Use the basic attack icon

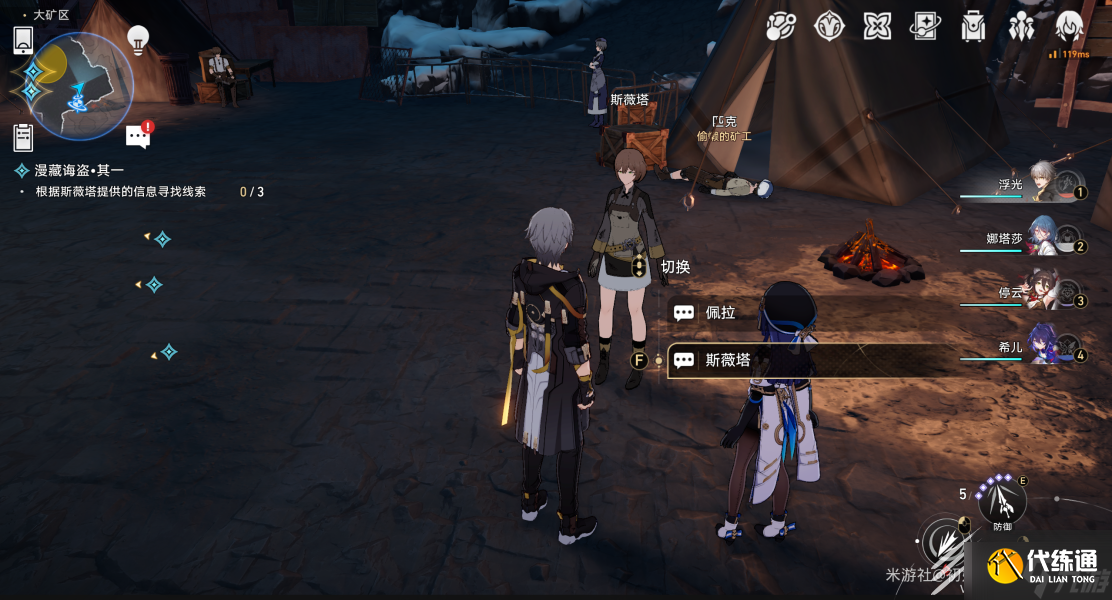(x=944, y=545)
